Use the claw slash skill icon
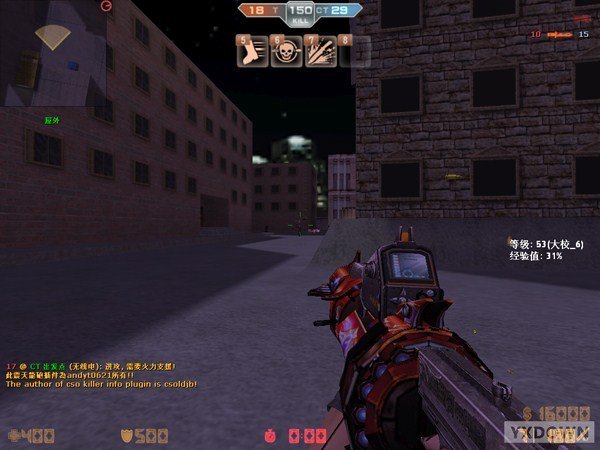Image resolution: width=600 pixels, height=450 pixels. pos(319,51)
